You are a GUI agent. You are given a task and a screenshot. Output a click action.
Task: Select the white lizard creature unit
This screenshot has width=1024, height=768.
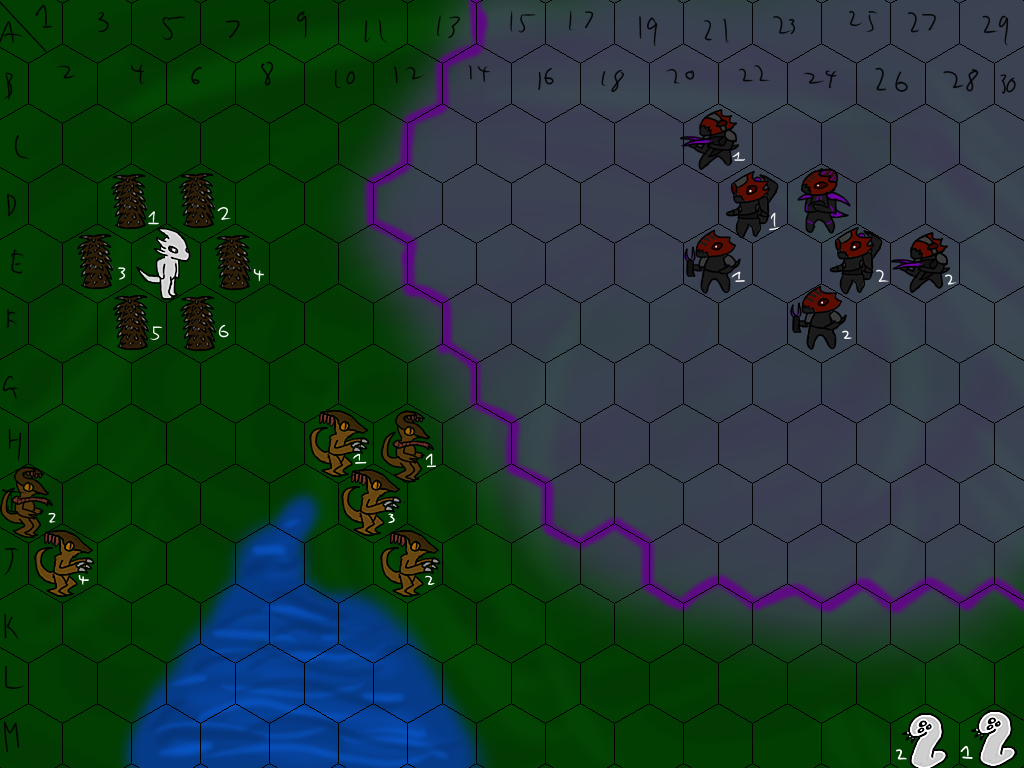167,263
